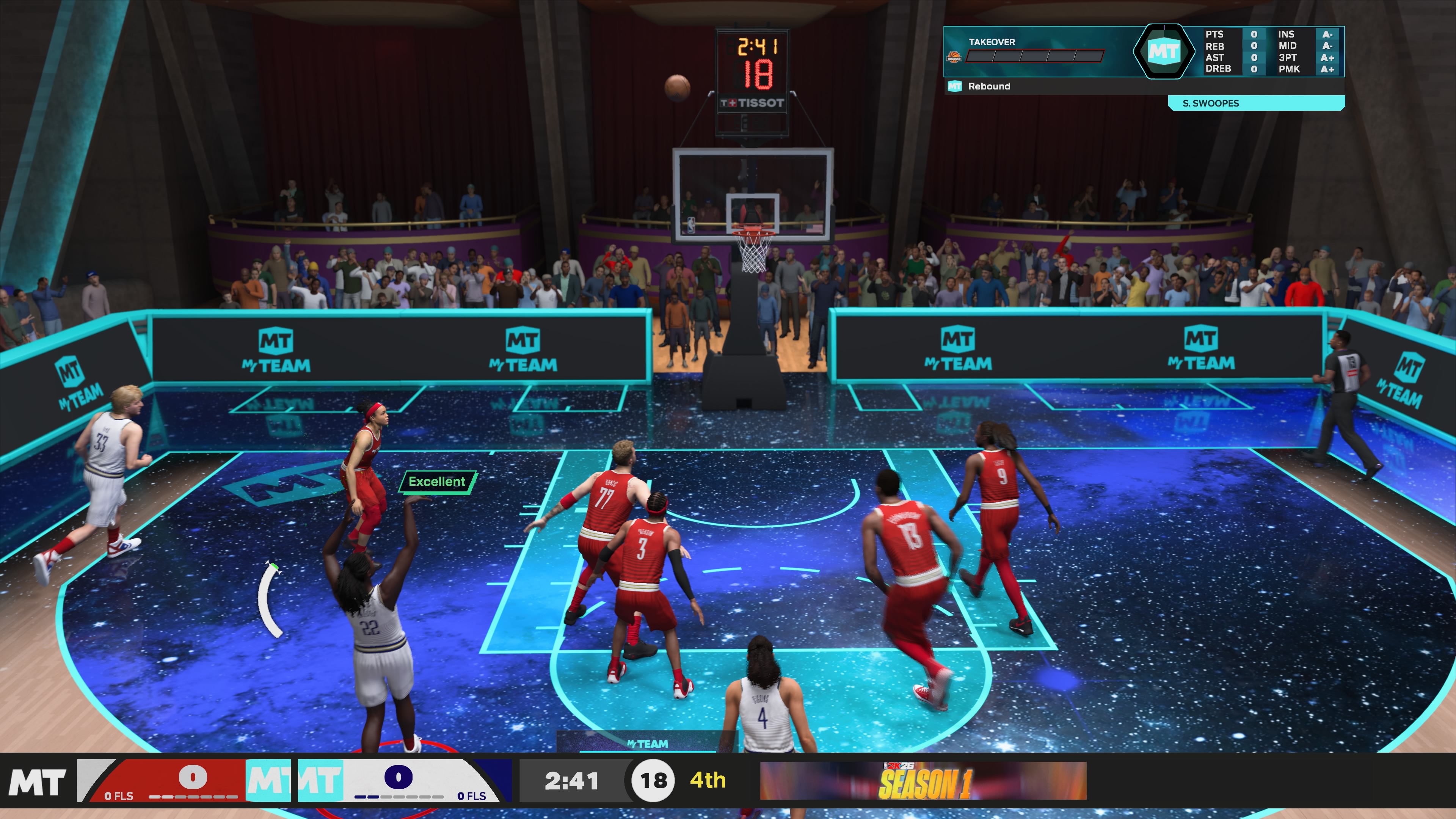This screenshot has height=819, width=1456.
Task: Select the hexagon MT team emblem
Action: (x=1163, y=52)
